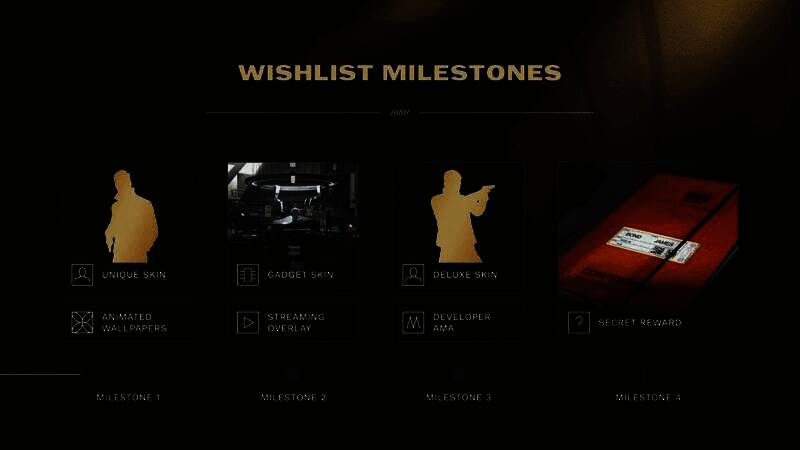Select the golden silhouette aiming a pistol

click(461, 215)
